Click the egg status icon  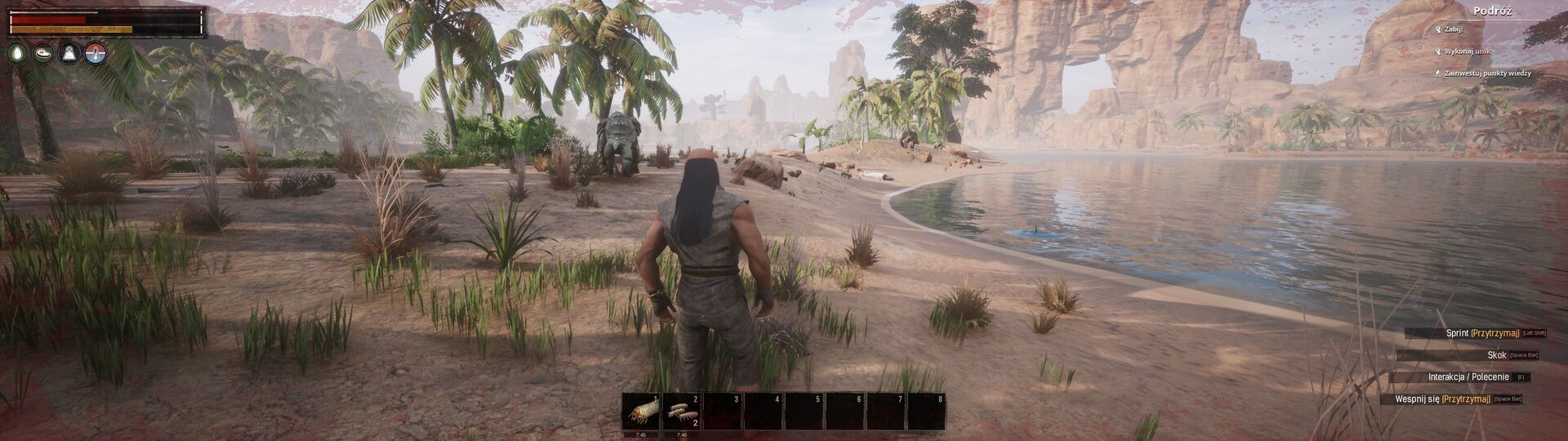(17, 53)
